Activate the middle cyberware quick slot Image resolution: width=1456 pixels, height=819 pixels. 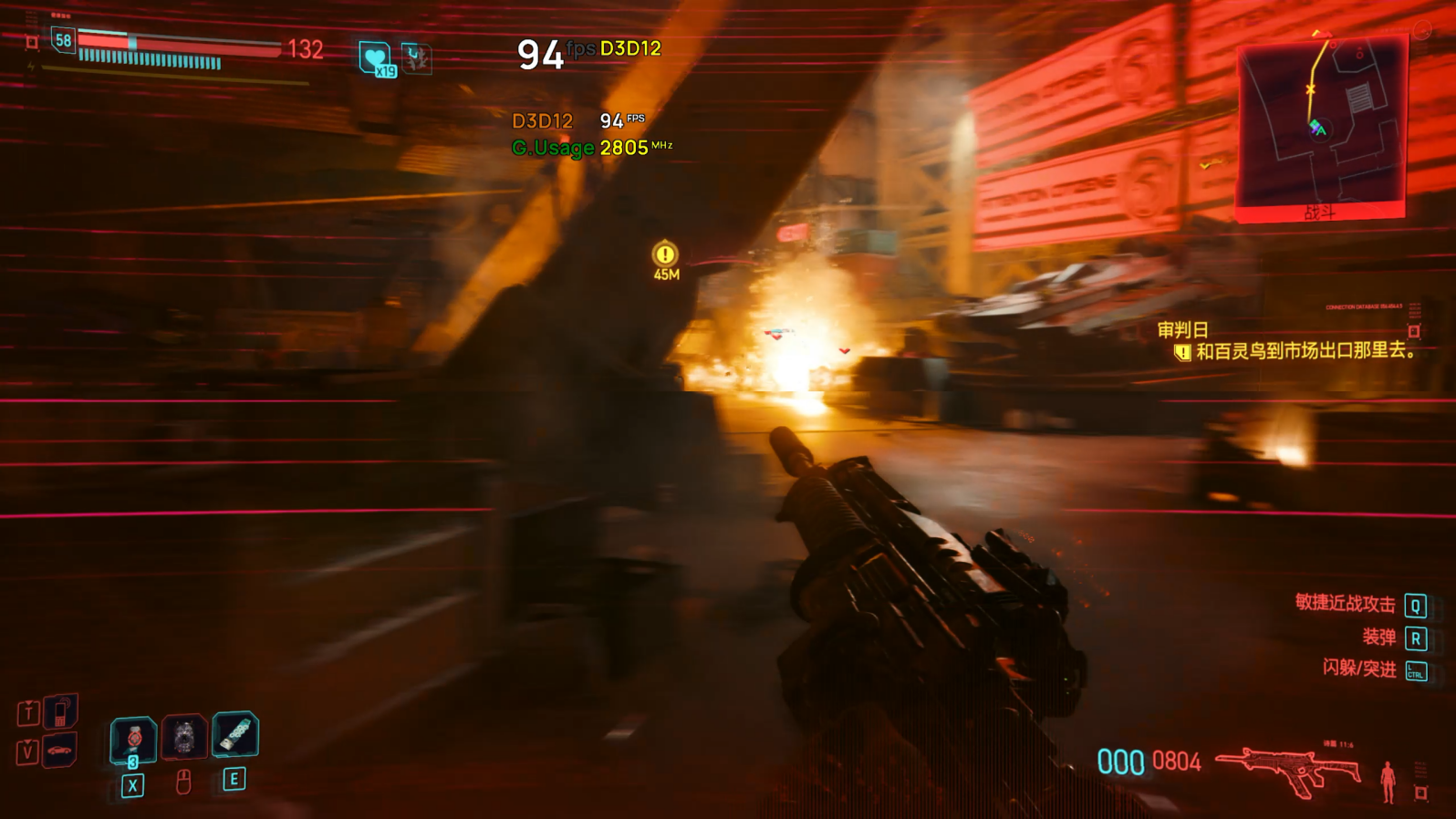click(184, 737)
